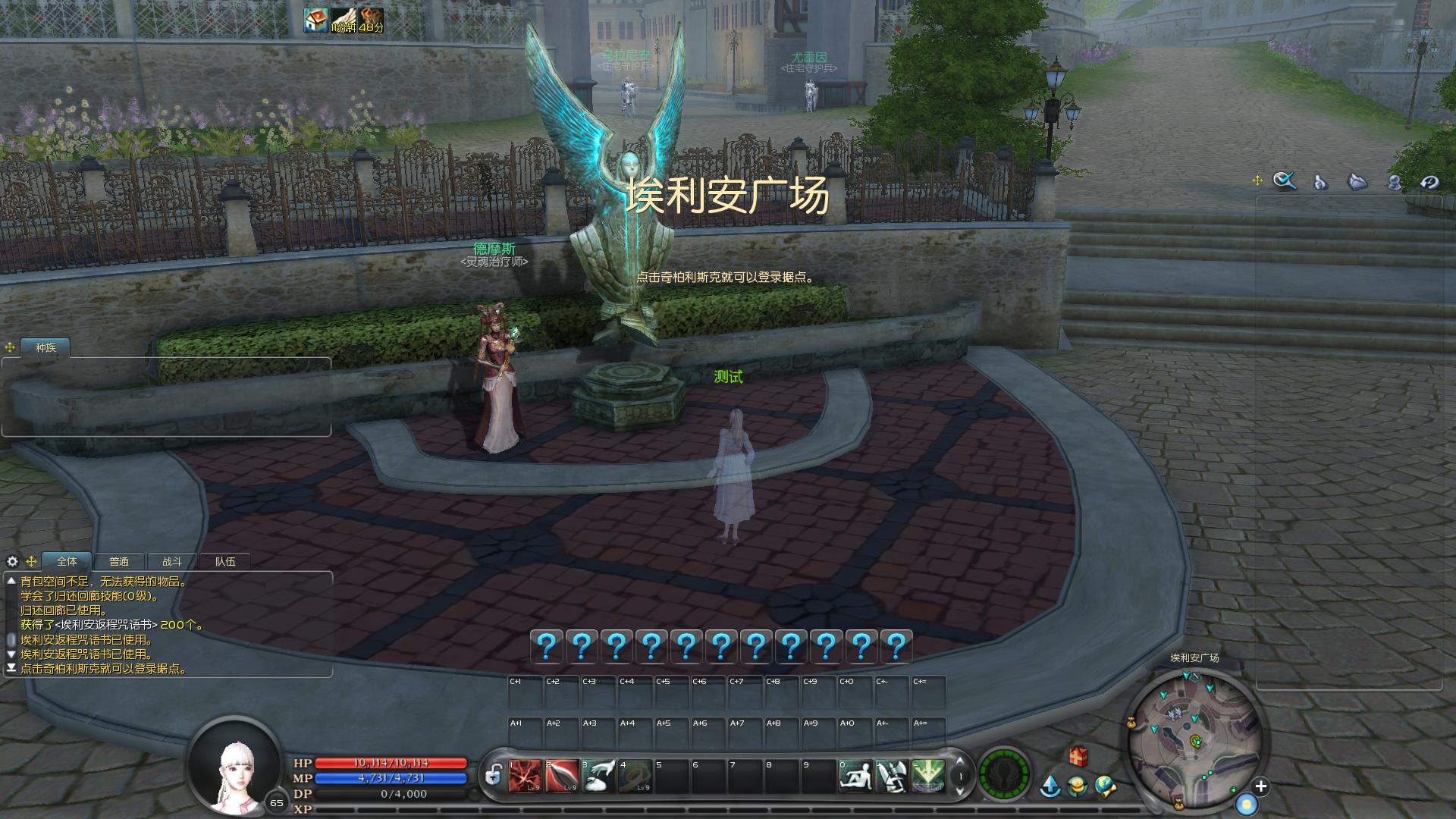Toggle the hotbar padlock

(493, 776)
